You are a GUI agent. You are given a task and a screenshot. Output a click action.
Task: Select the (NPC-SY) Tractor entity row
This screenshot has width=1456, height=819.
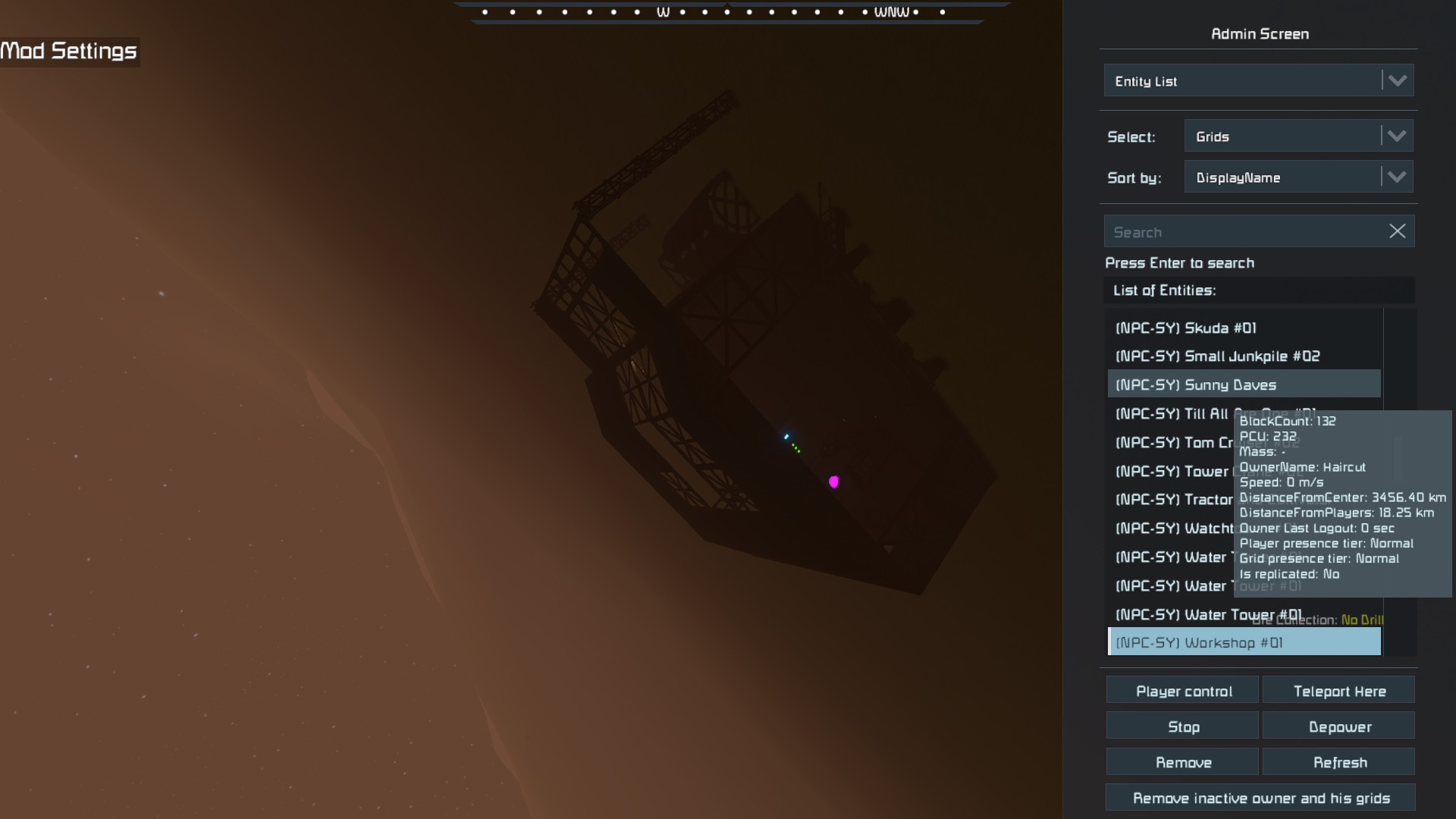point(1173,500)
